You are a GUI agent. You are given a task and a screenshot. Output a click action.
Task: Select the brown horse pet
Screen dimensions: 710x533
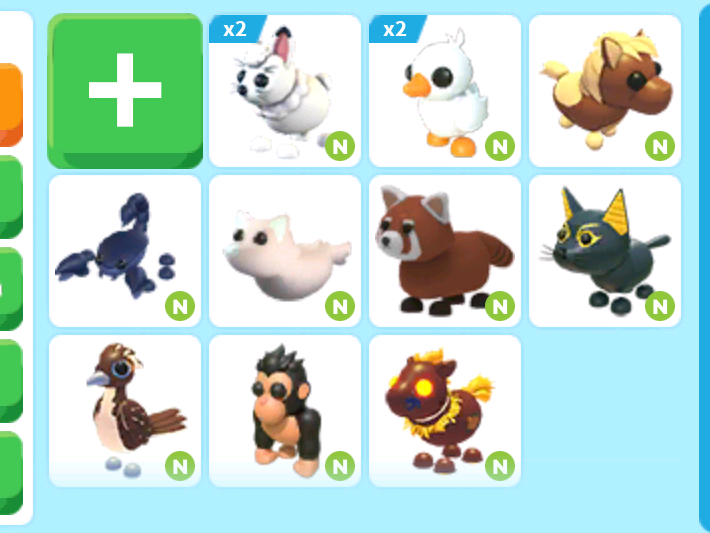click(x=605, y=91)
